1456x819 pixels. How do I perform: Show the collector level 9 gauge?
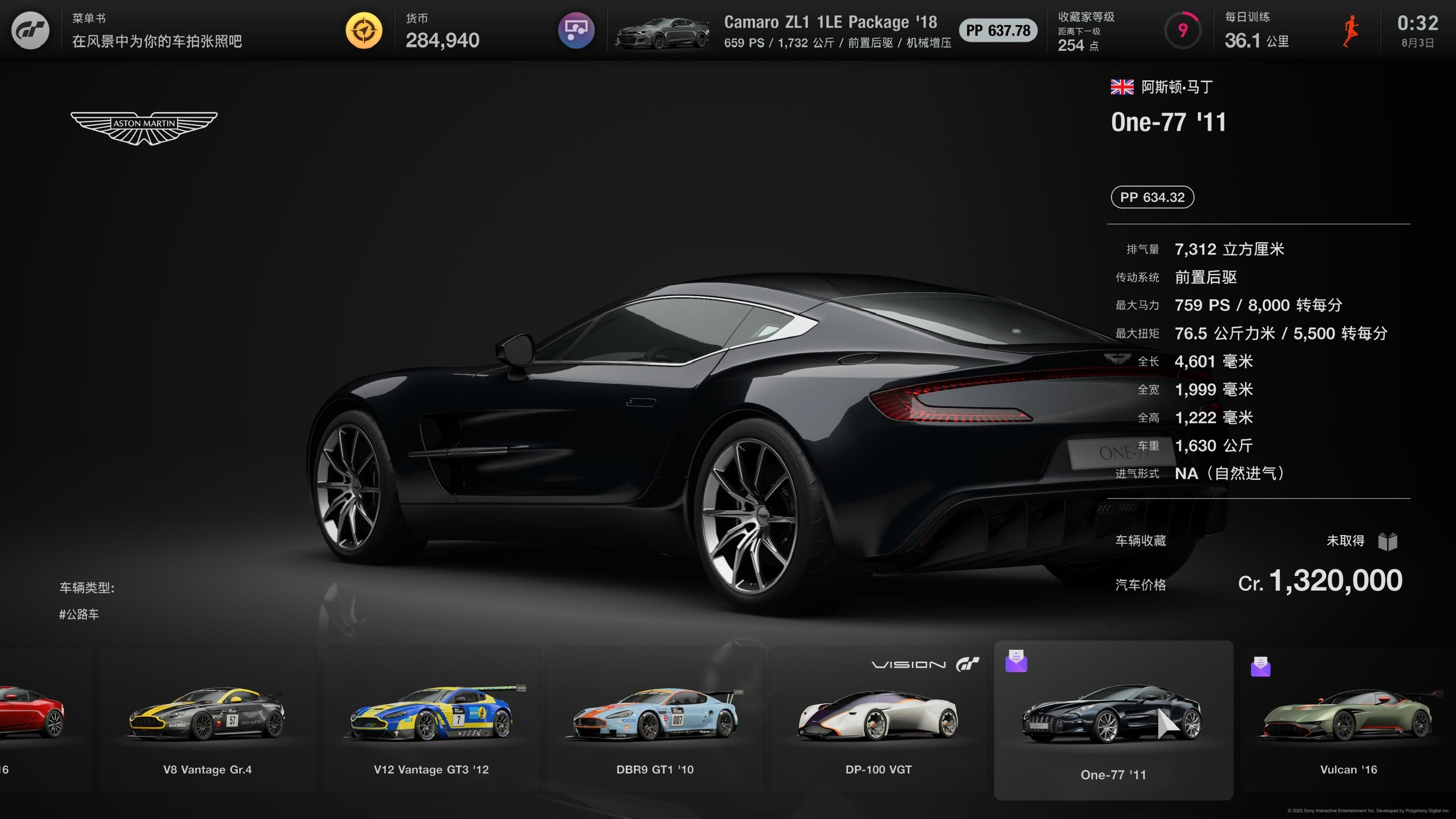pyautogui.click(x=1182, y=31)
